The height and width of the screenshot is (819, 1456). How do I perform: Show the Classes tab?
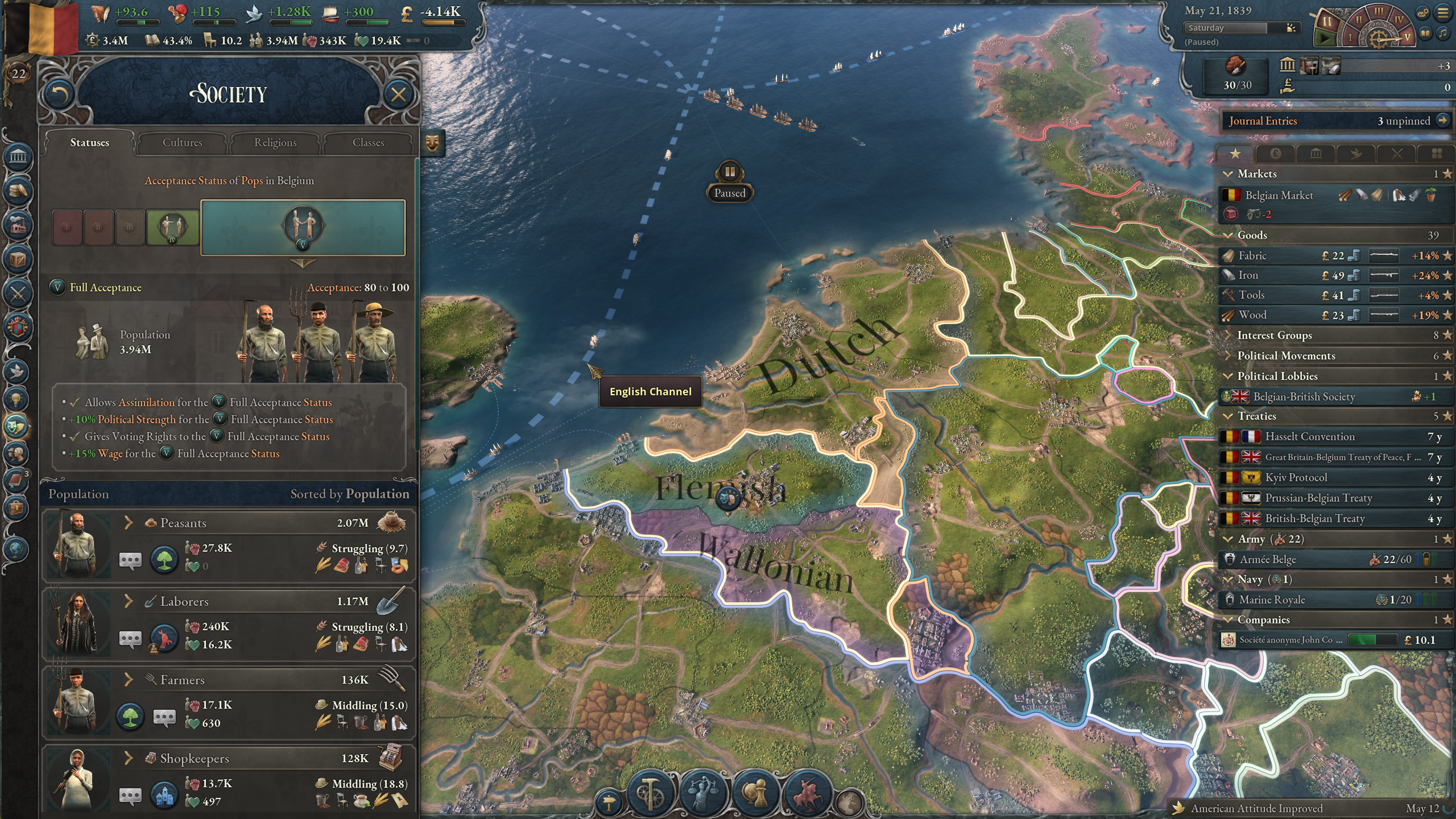(x=368, y=143)
